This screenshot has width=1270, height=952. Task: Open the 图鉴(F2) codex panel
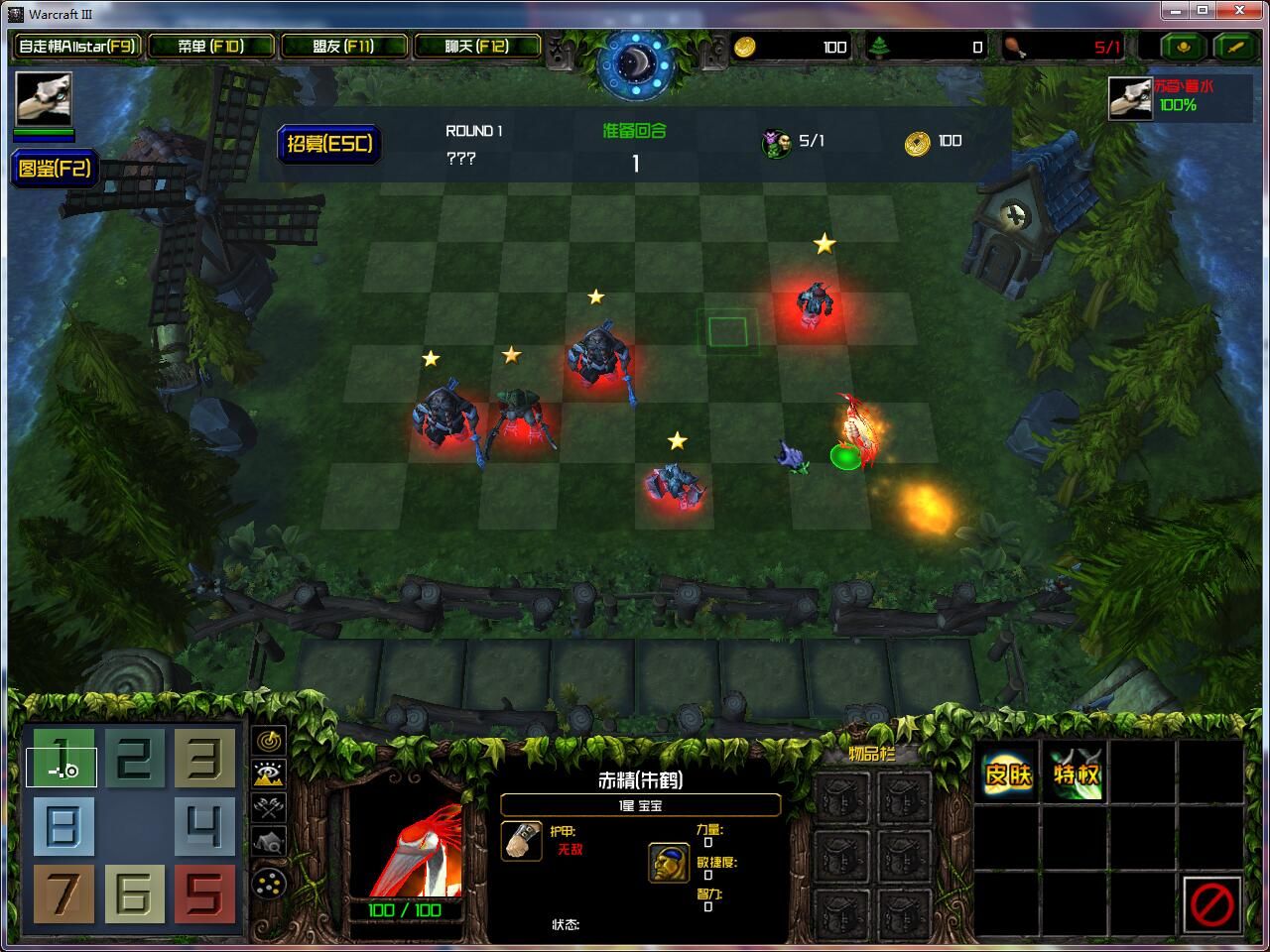tap(55, 169)
